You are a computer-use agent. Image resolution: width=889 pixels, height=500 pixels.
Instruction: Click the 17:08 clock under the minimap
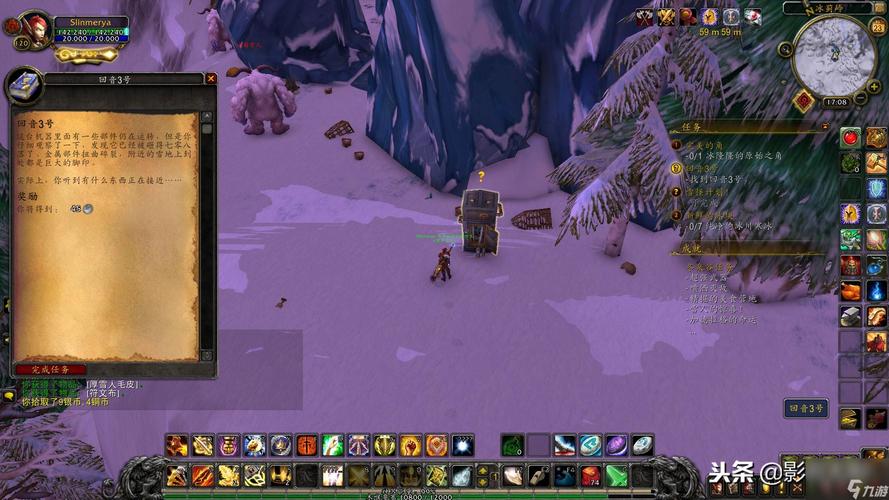(835, 102)
